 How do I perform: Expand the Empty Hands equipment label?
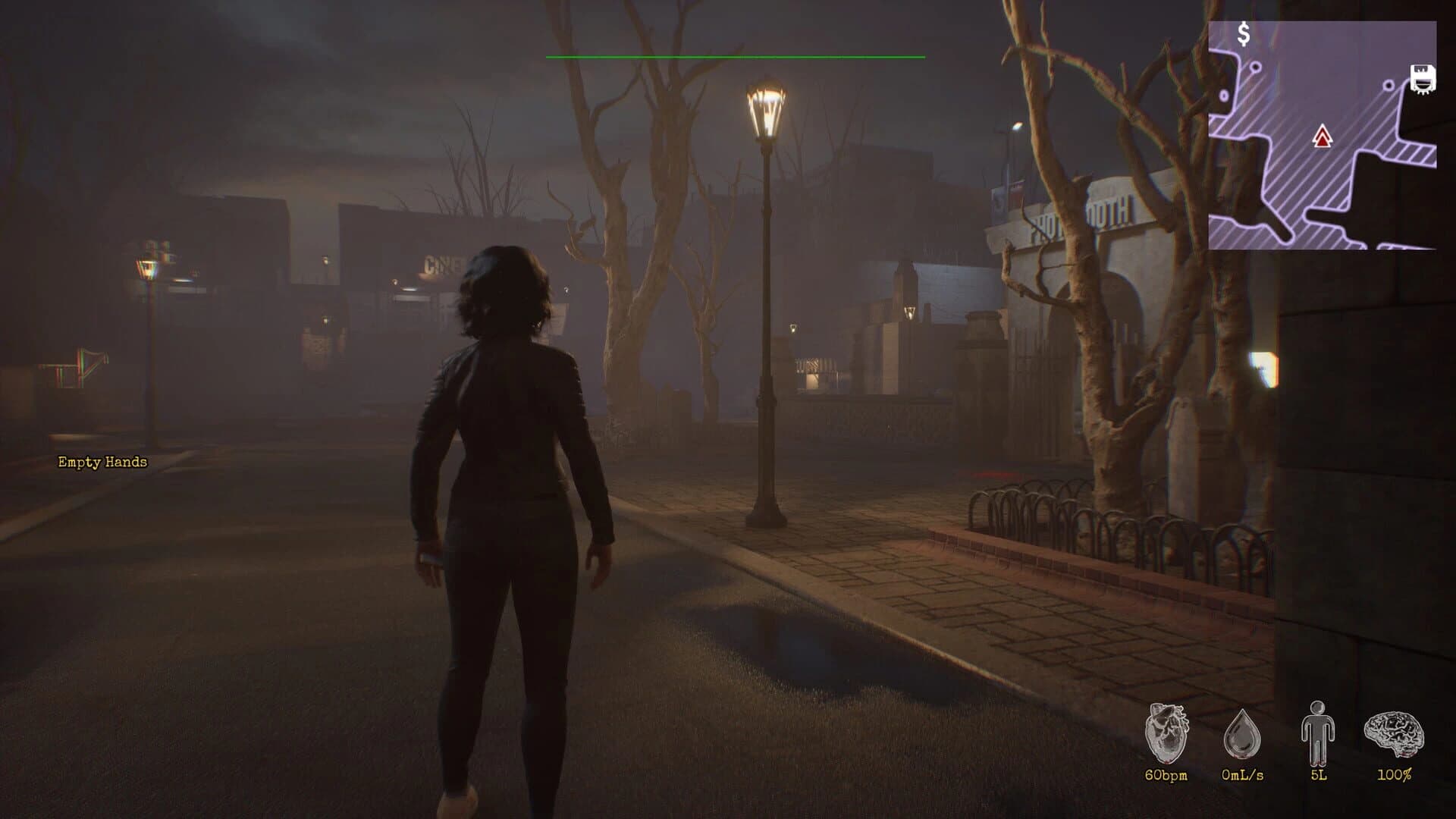[x=102, y=461]
